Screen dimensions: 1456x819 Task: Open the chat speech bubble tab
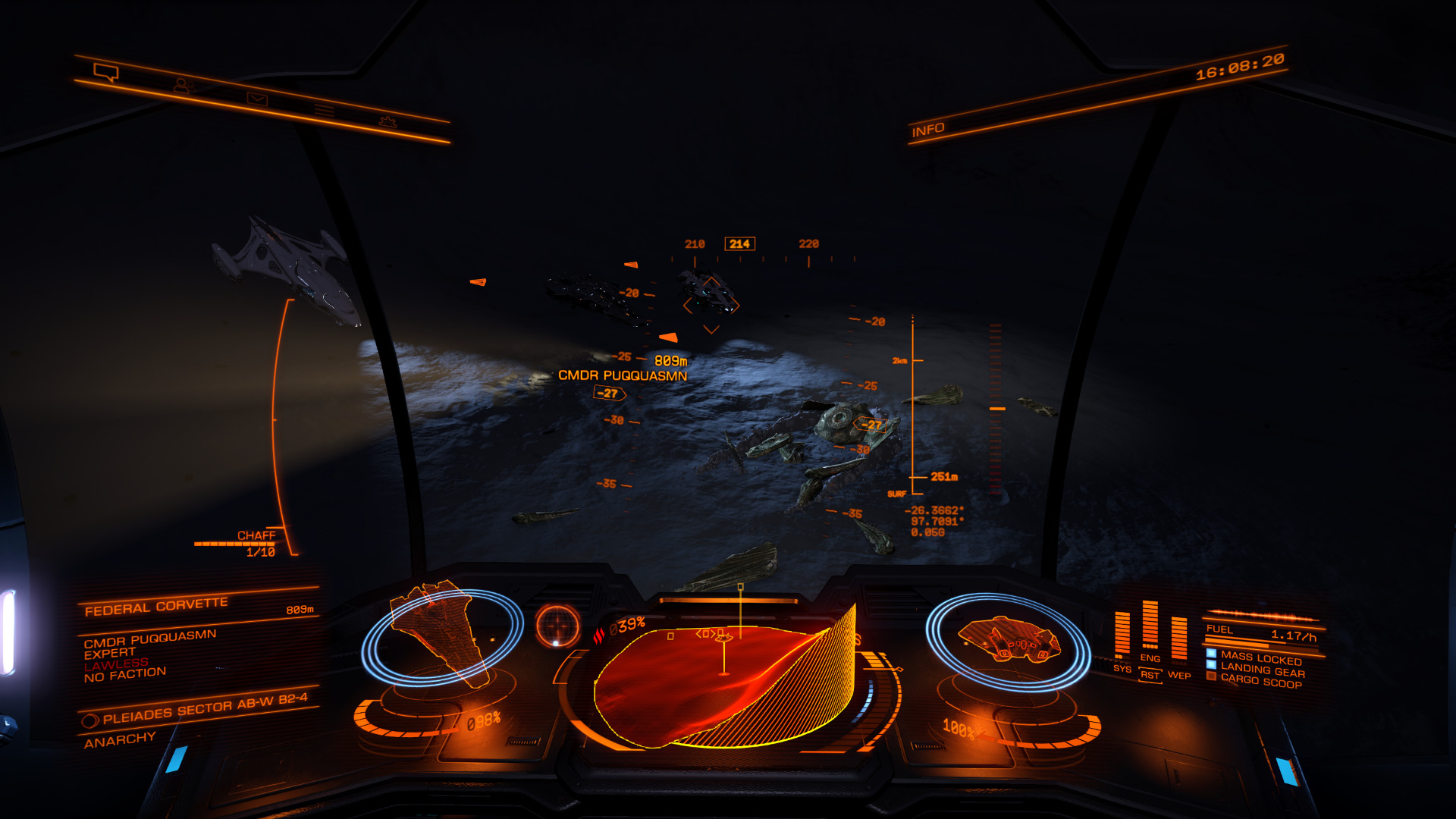pos(106,72)
